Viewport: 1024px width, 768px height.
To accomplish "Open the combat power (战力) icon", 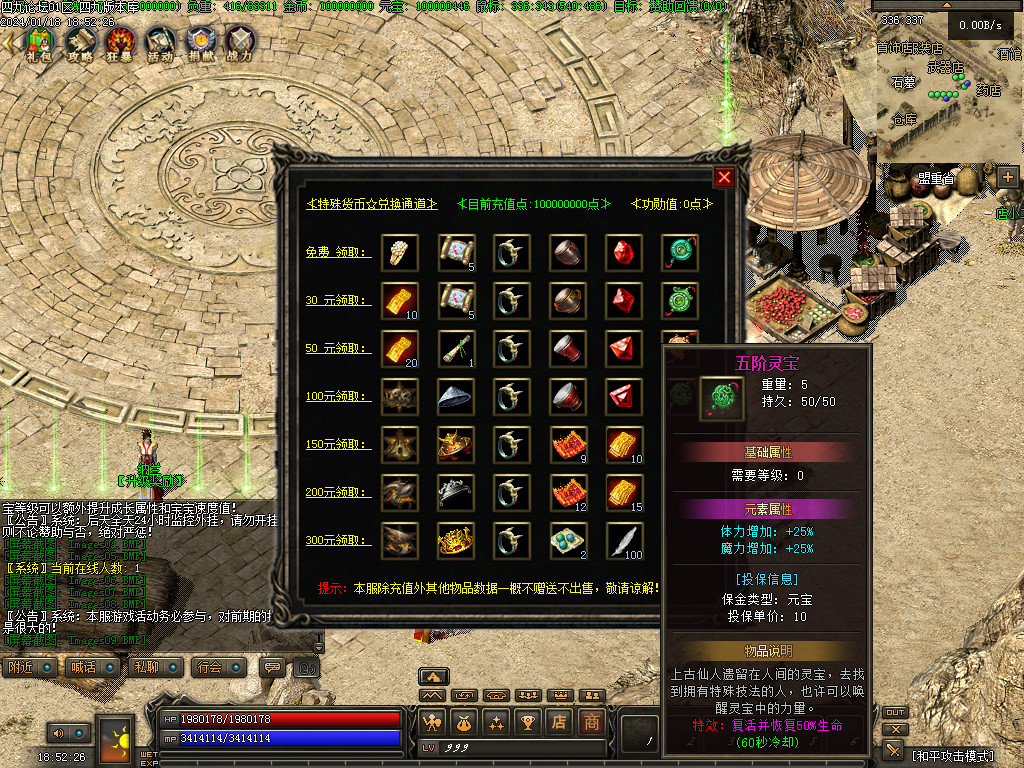I will click(240, 43).
